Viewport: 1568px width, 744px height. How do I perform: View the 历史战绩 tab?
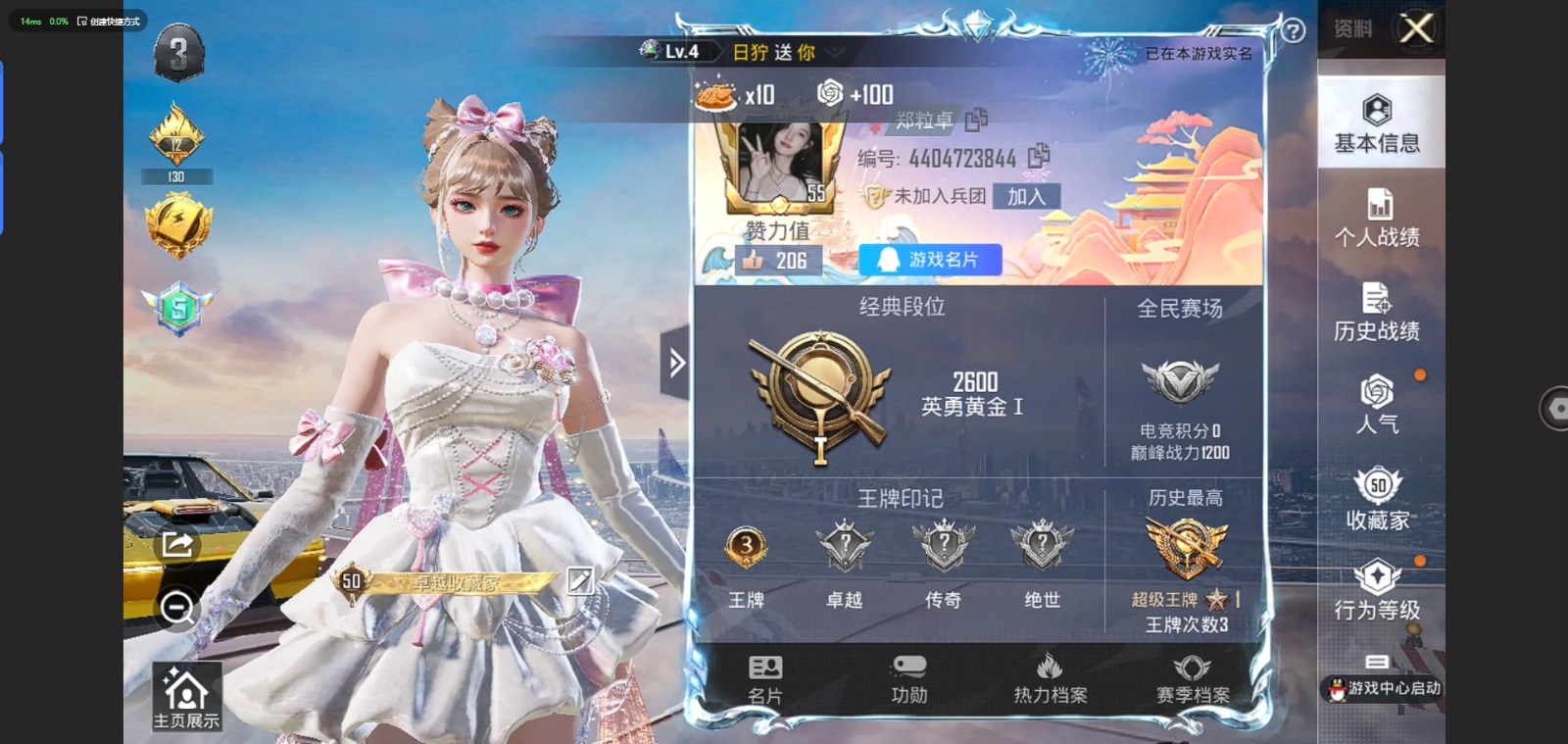pyautogui.click(x=1377, y=312)
